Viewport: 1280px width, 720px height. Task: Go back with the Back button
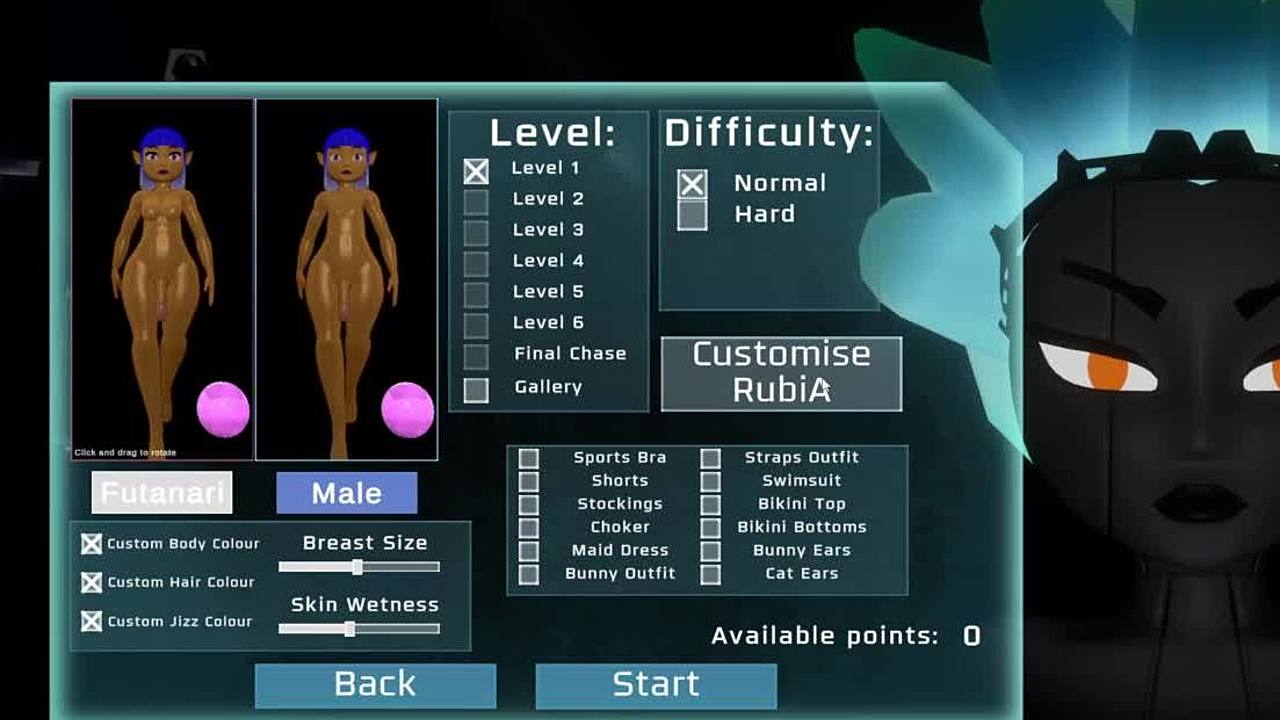point(375,685)
